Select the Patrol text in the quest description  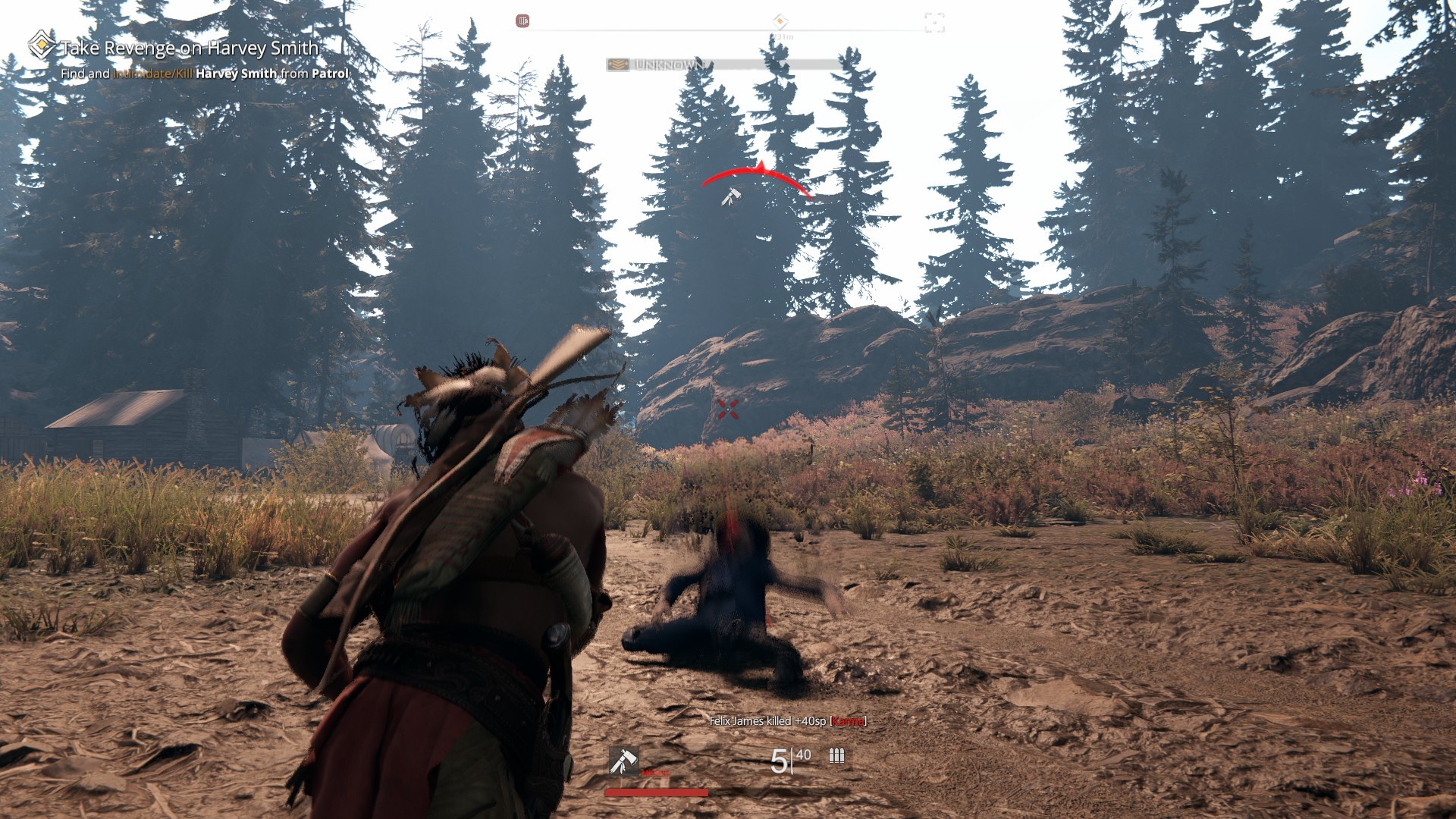[332, 74]
